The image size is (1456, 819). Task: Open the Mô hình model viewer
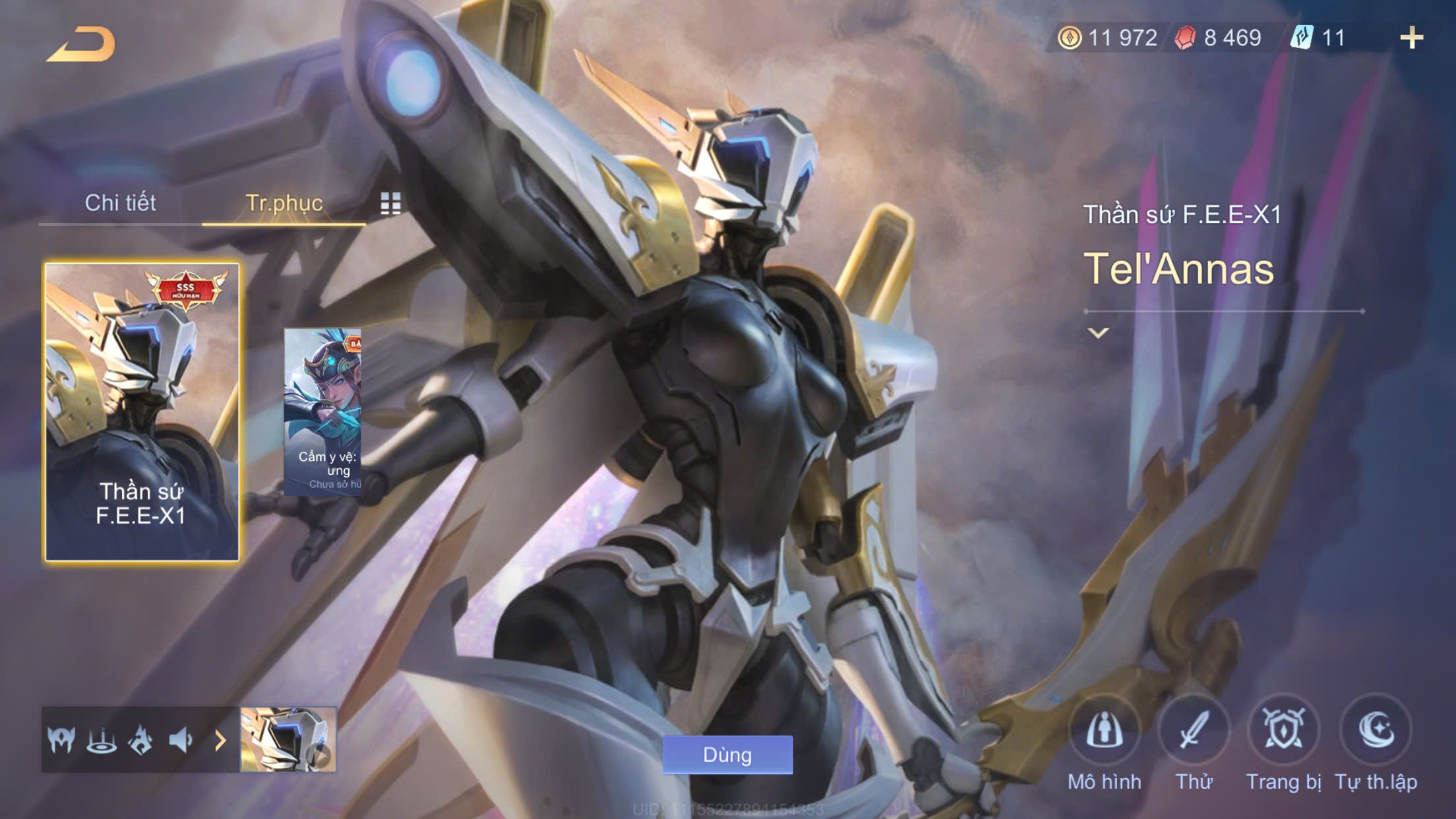[1104, 731]
